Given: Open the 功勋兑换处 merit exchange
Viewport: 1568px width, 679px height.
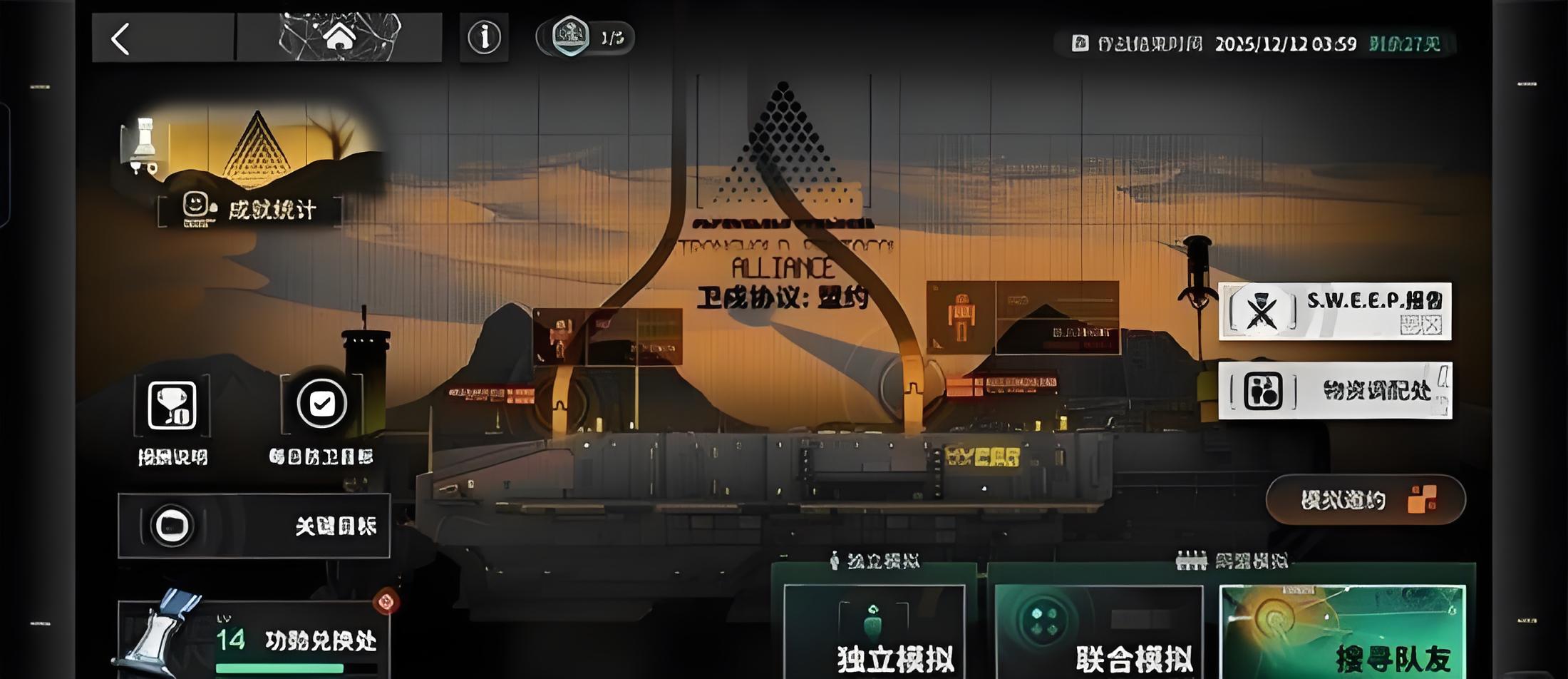Looking at the screenshot, I should click(254, 640).
